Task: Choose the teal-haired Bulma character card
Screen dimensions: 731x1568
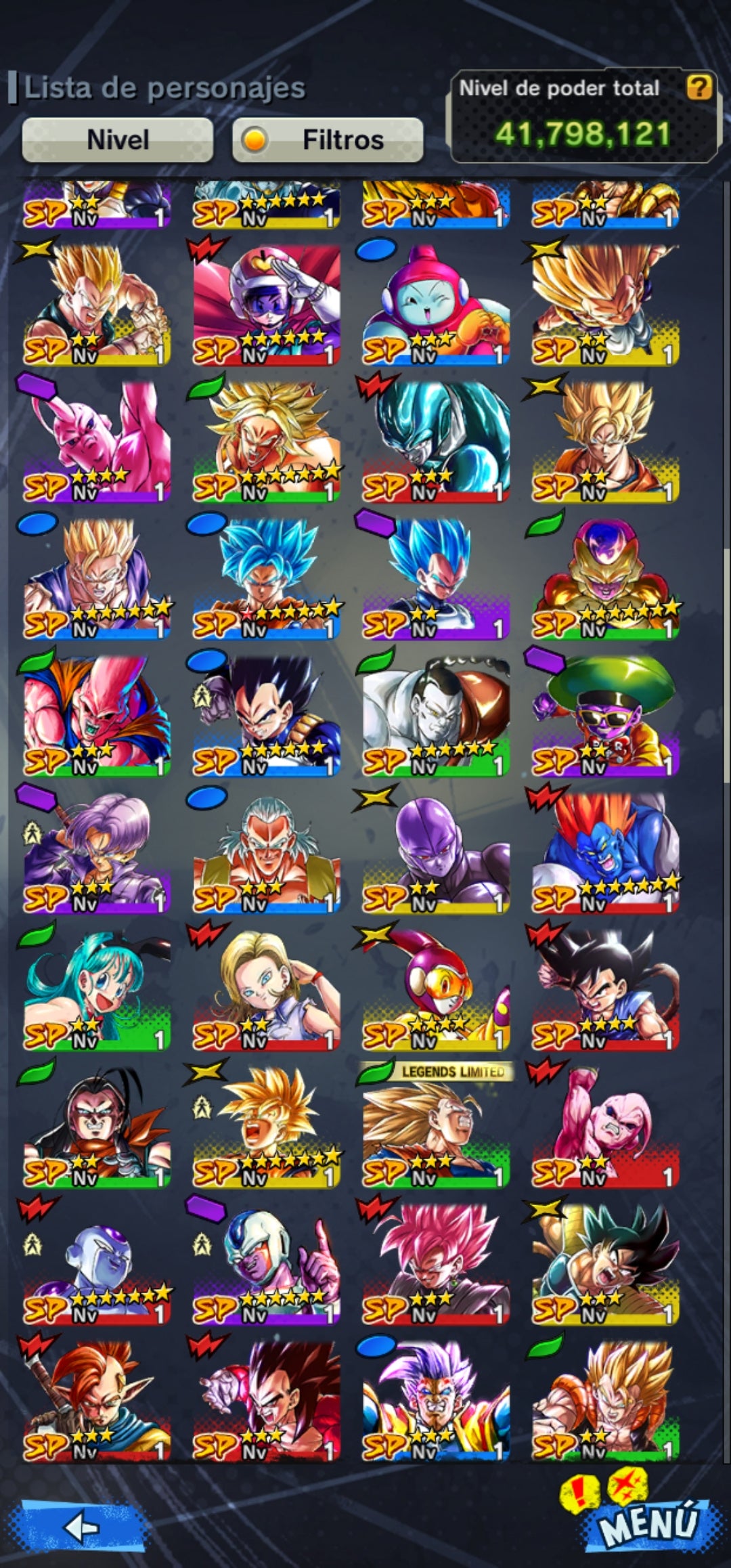Action: tap(97, 991)
